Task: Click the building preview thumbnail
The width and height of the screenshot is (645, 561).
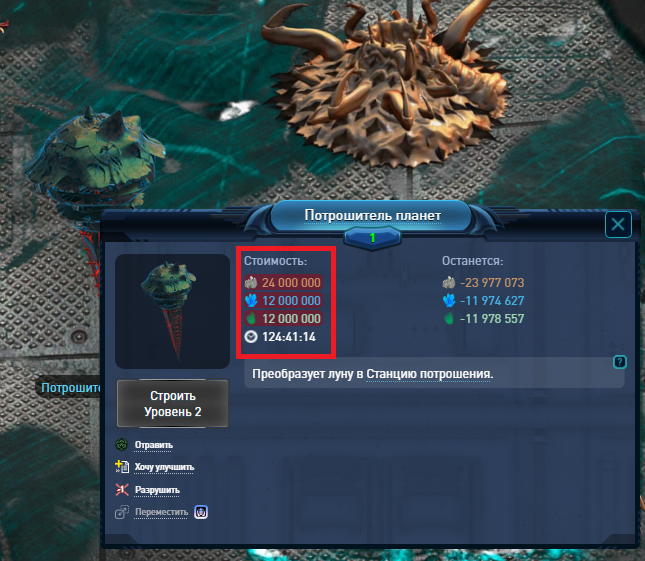Action: pyautogui.click(x=171, y=311)
